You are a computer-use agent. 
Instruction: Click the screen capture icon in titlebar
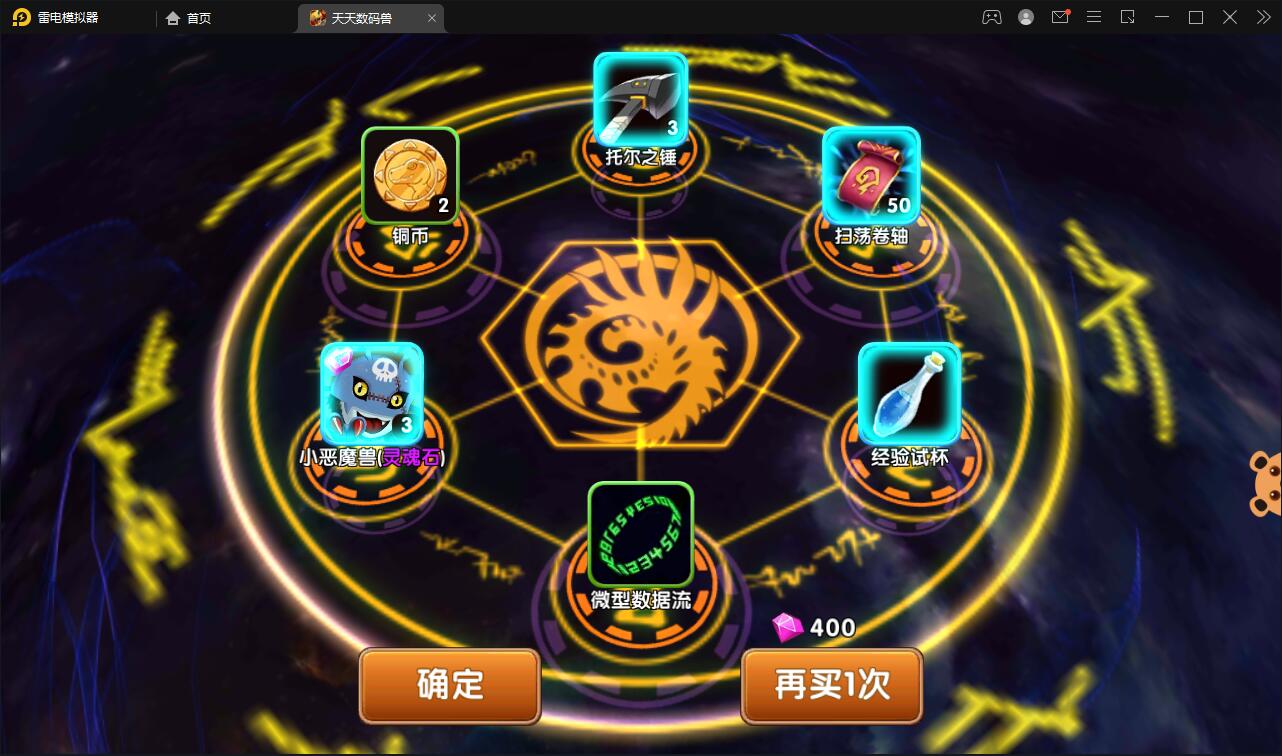click(x=1128, y=17)
